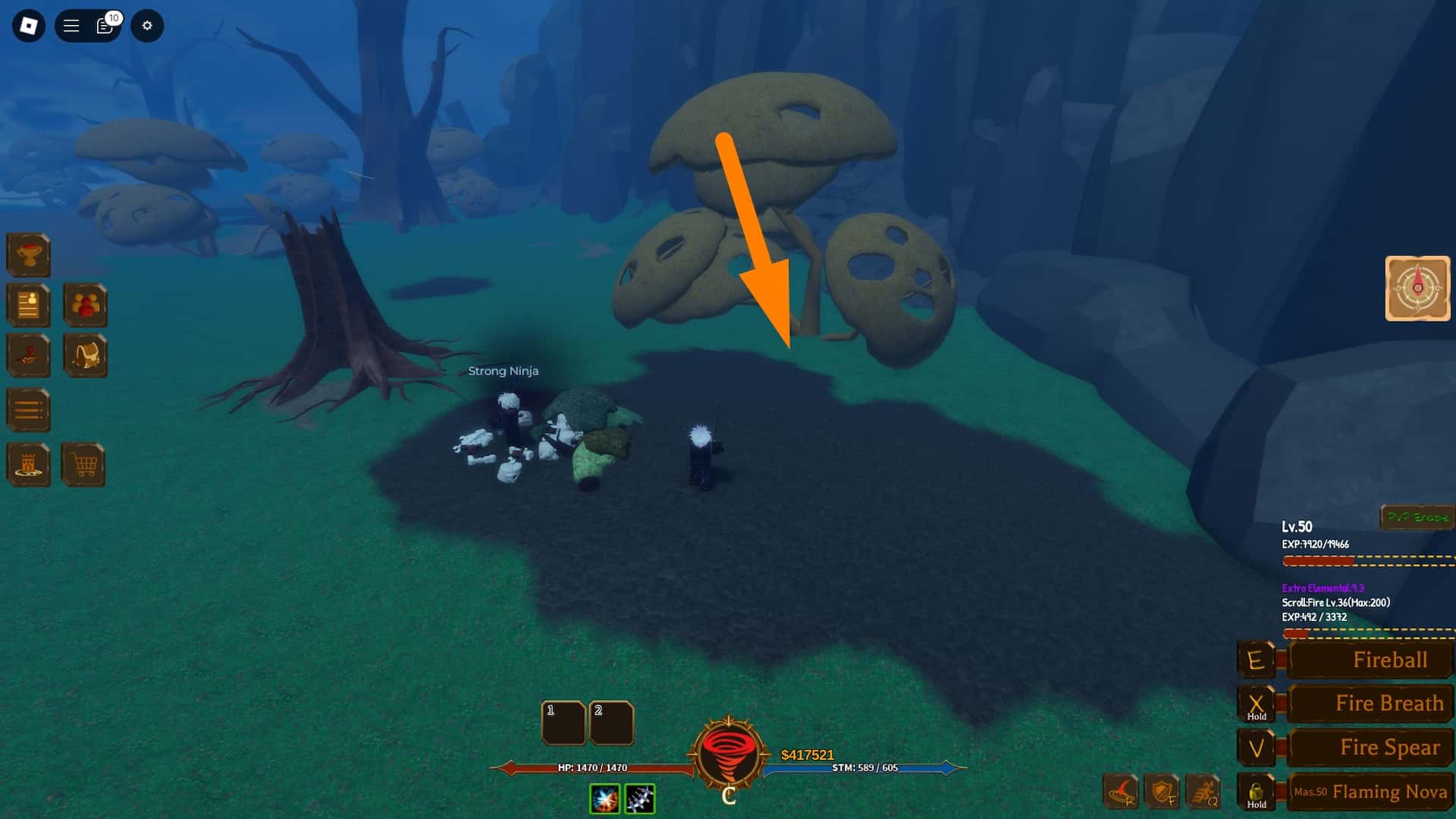Open the inventory backpack icon
The height and width of the screenshot is (819, 1456).
(85, 356)
